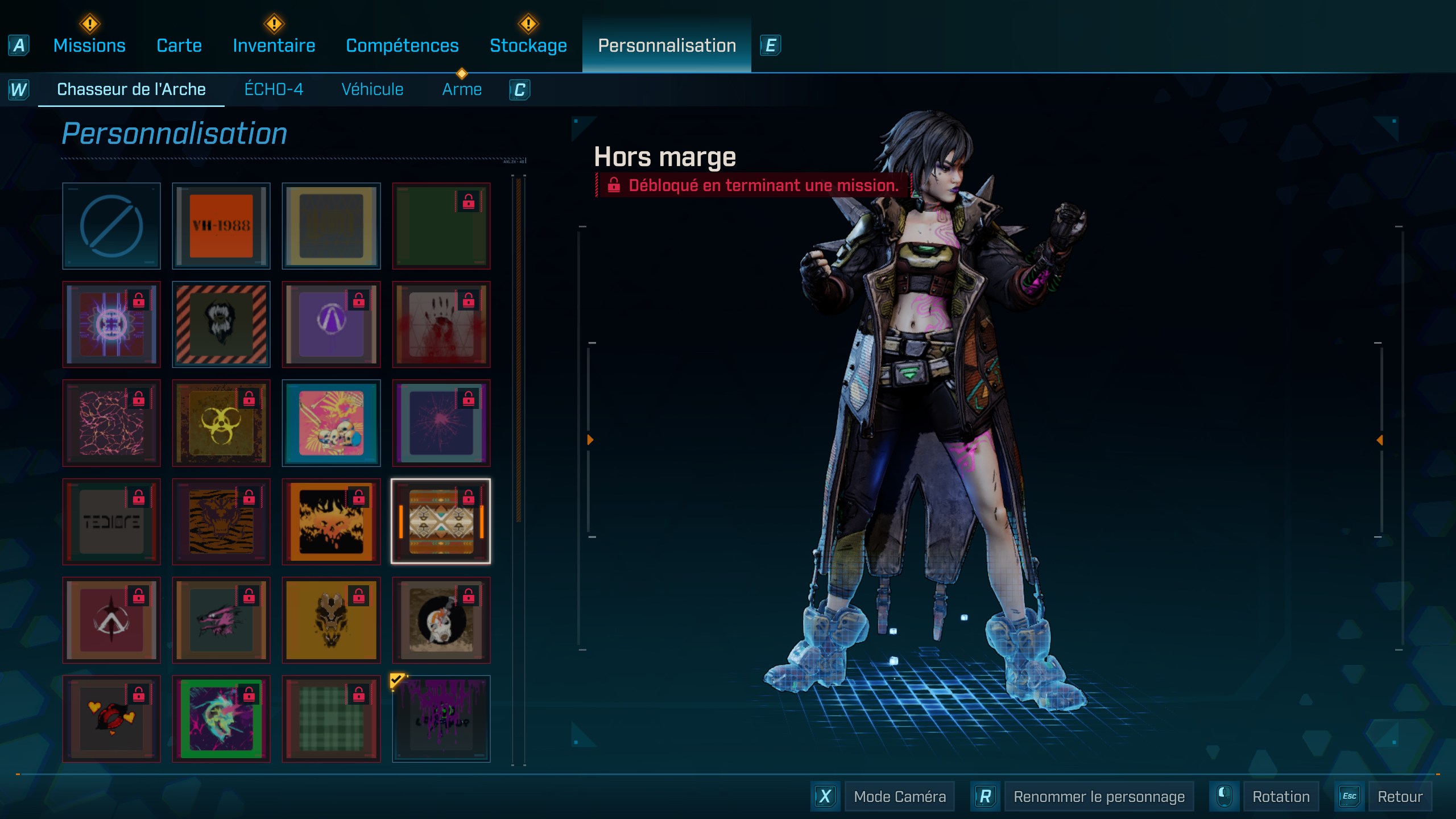Click the R key icon beside Renommer le personnage
Viewport: 1456px width, 819px height.
985,796
